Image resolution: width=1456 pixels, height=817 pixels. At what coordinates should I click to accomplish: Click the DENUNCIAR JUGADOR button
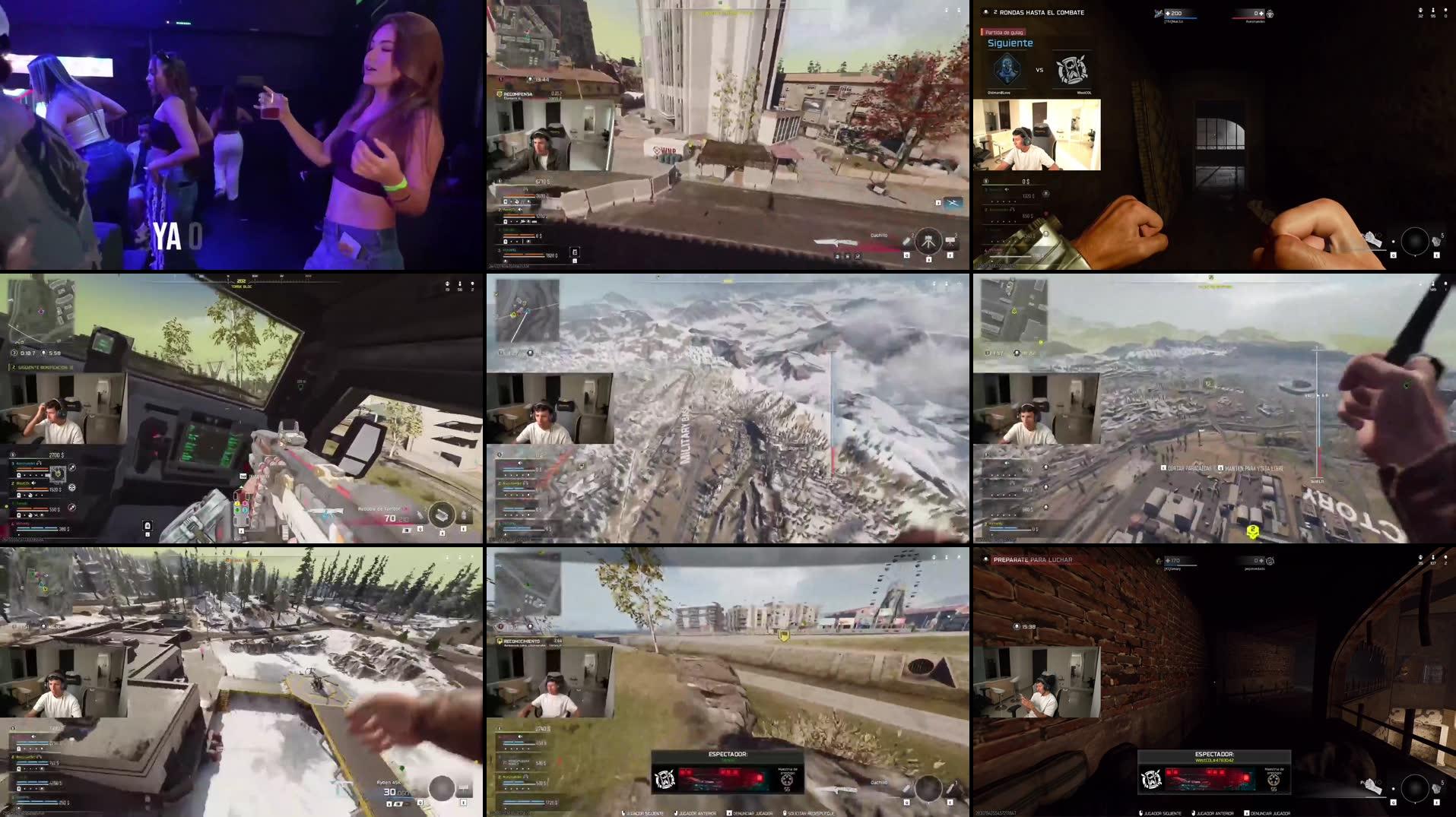(x=753, y=813)
